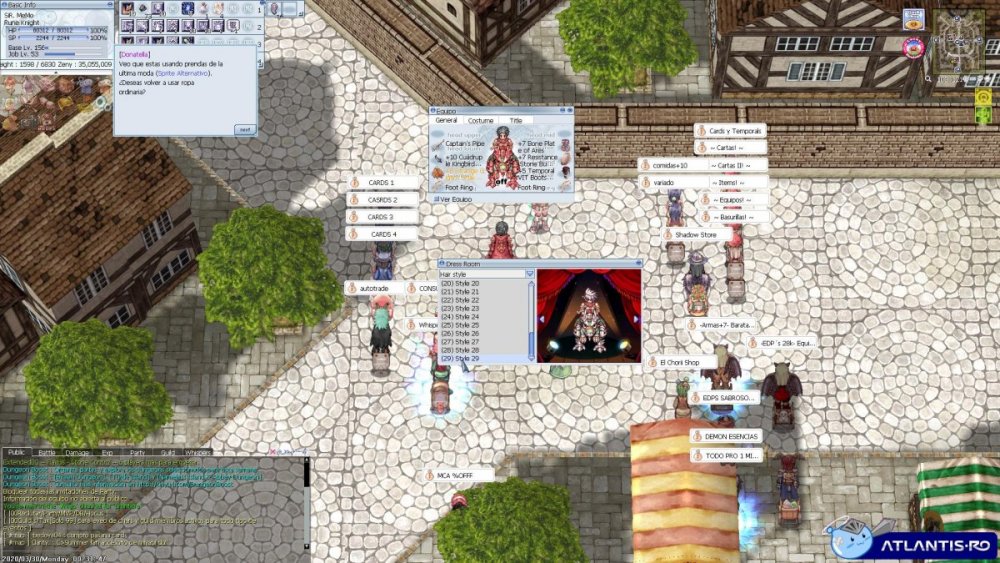The width and height of the screenshot is (1000, 563).
Task: Switch chat to the Party tab
Action: (137, 453)
